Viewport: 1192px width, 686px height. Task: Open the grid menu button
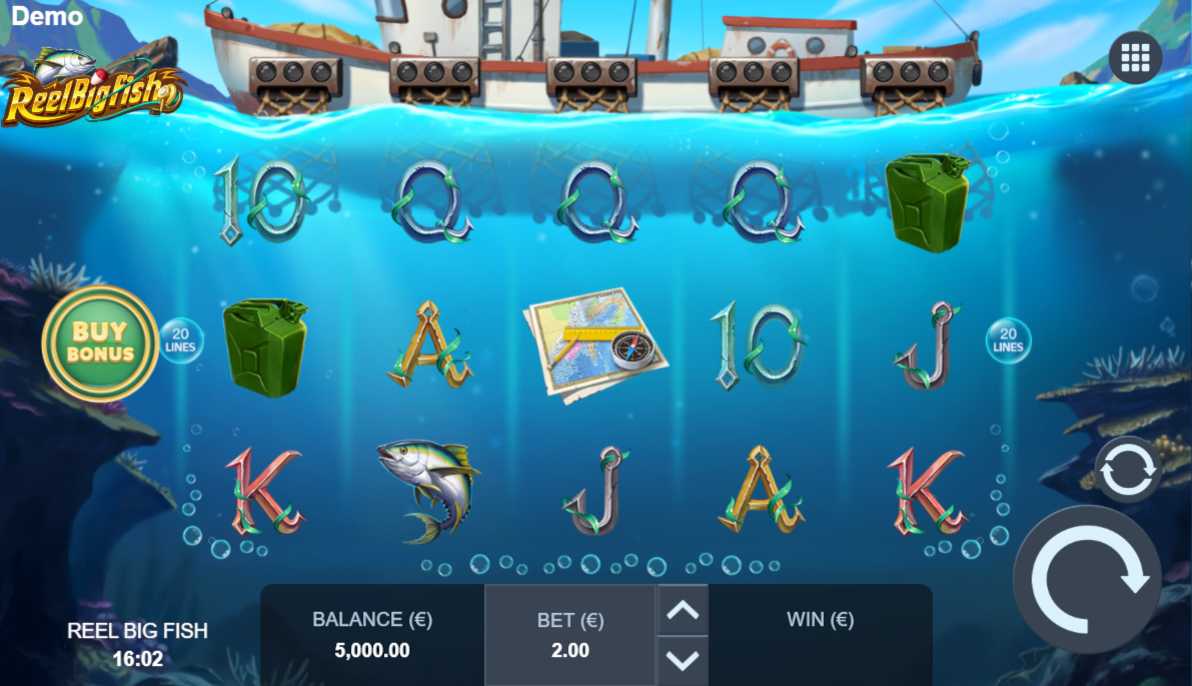1135,58
